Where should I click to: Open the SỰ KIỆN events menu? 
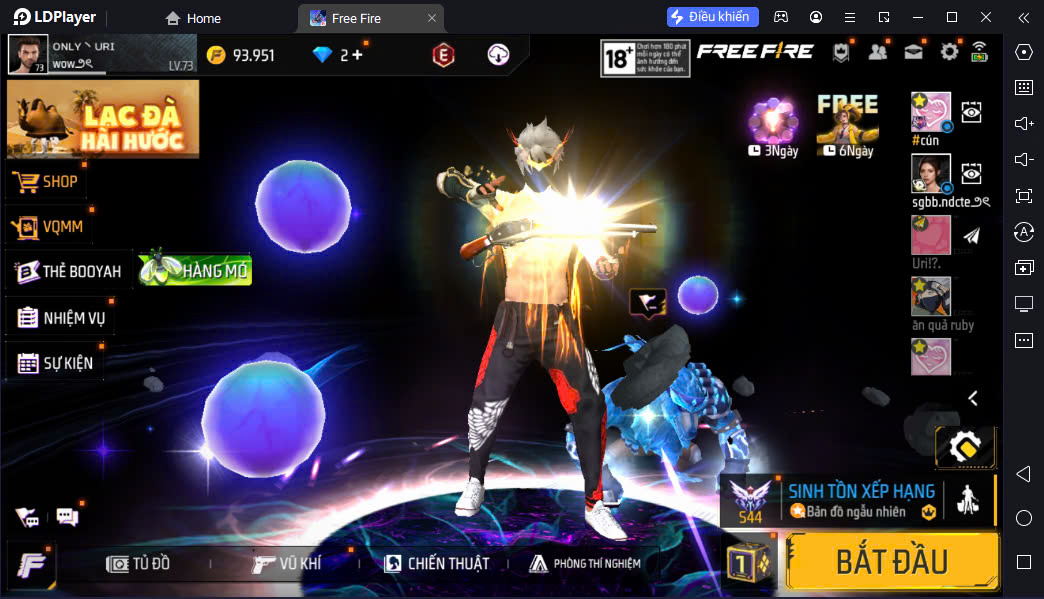click(x=55, y=363)
